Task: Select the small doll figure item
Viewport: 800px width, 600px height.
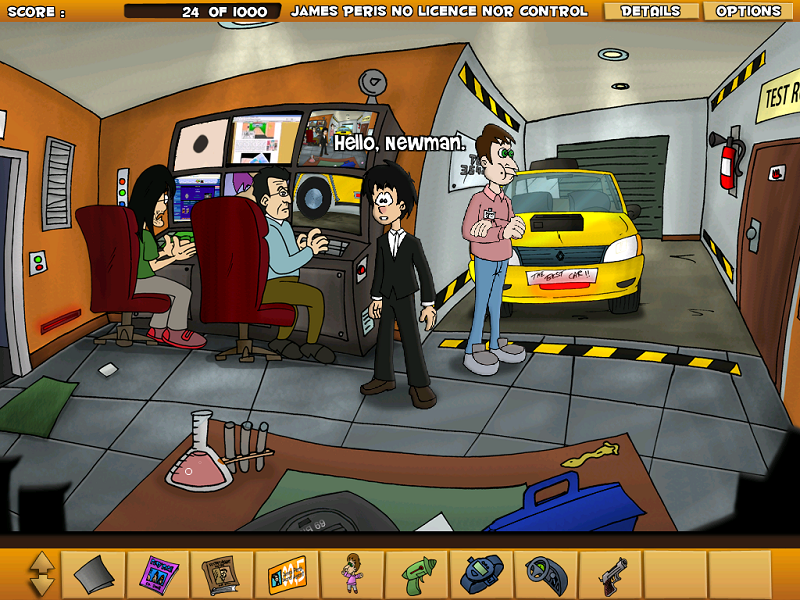Action: click(352, 575)
